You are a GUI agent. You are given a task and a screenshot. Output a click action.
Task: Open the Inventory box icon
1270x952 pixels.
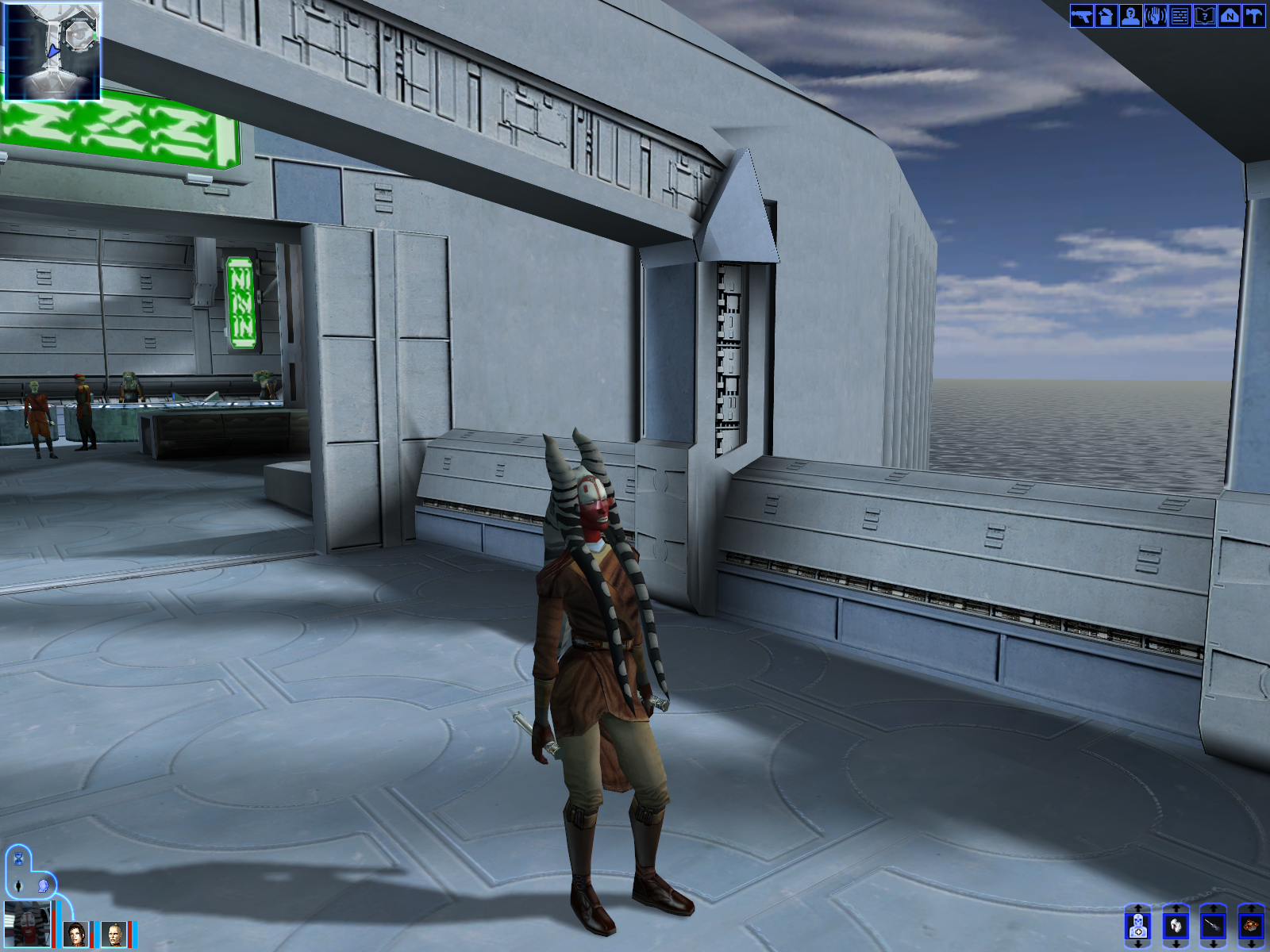pyautogui.click(x=1106, y=15)
